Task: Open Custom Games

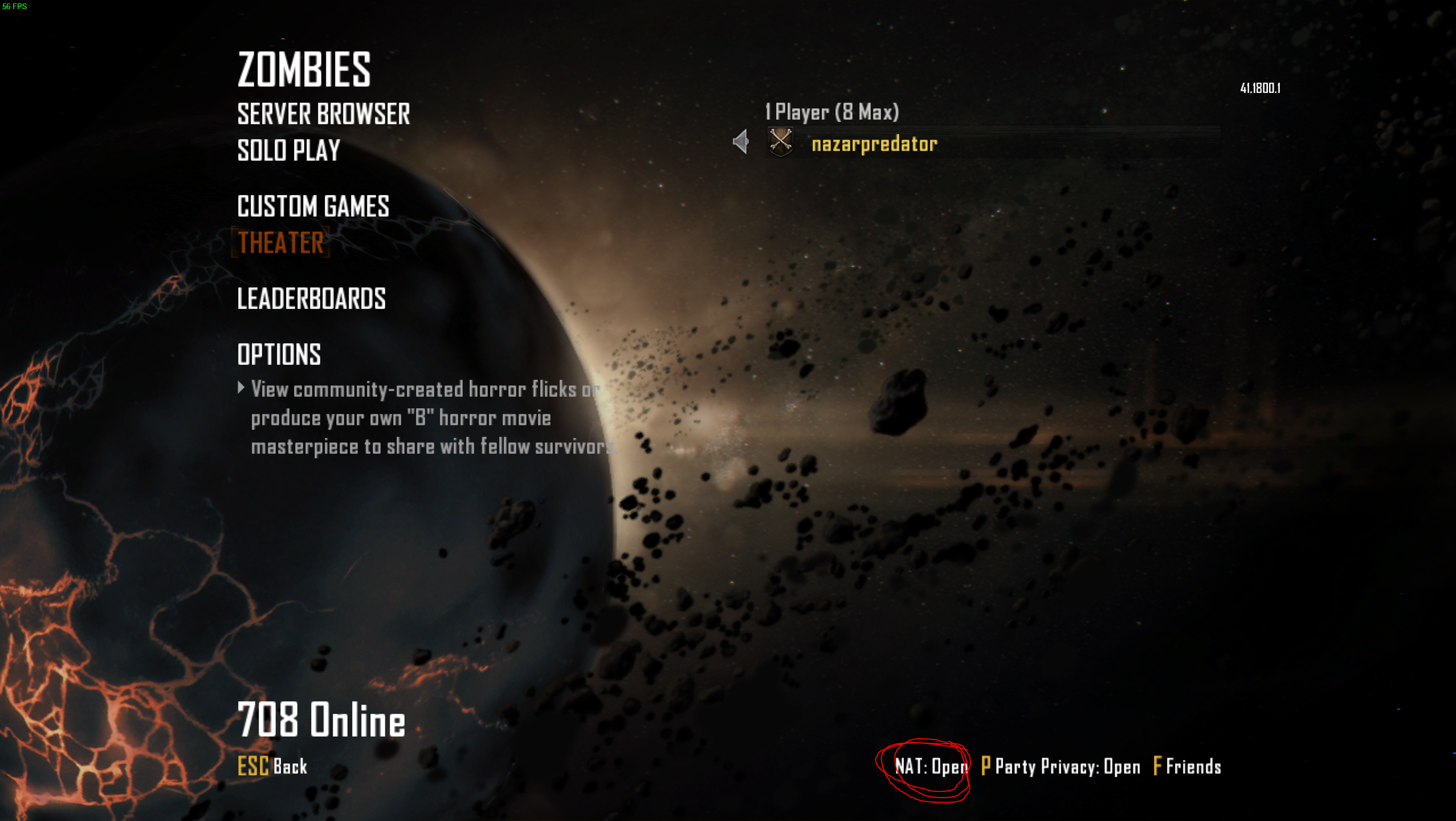Action: pyautogui.click(x=313, y=206)
